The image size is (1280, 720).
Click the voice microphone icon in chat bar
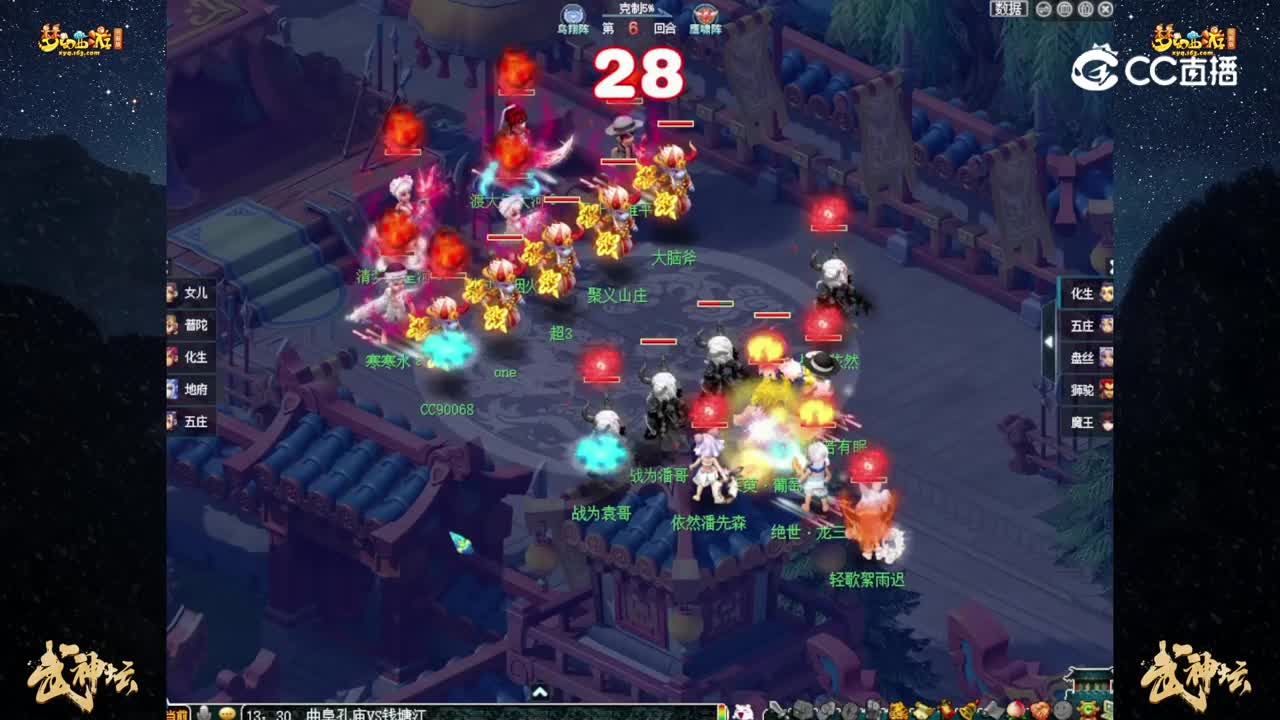coord(204,711)
